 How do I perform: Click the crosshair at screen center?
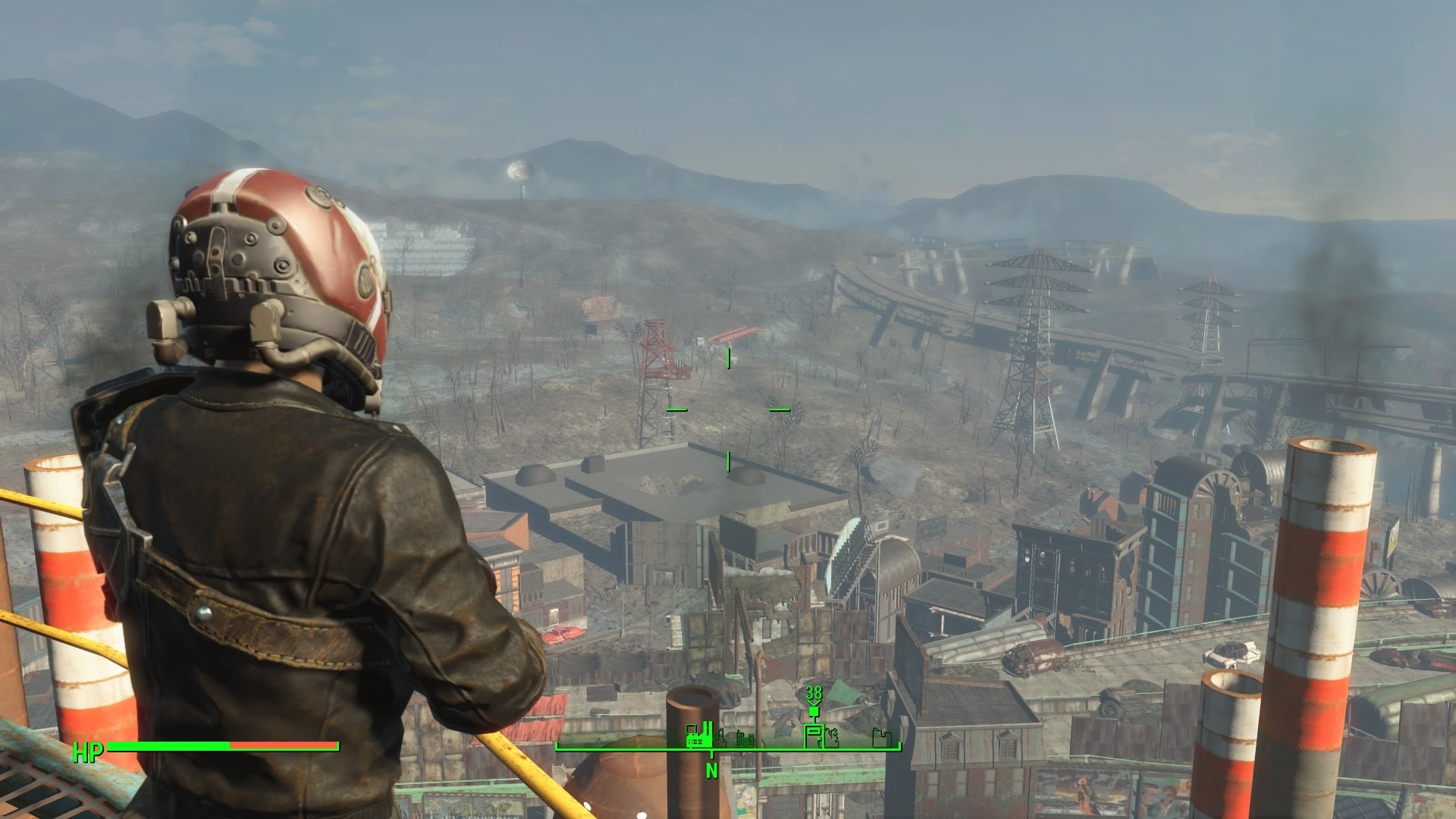point(726,409)
